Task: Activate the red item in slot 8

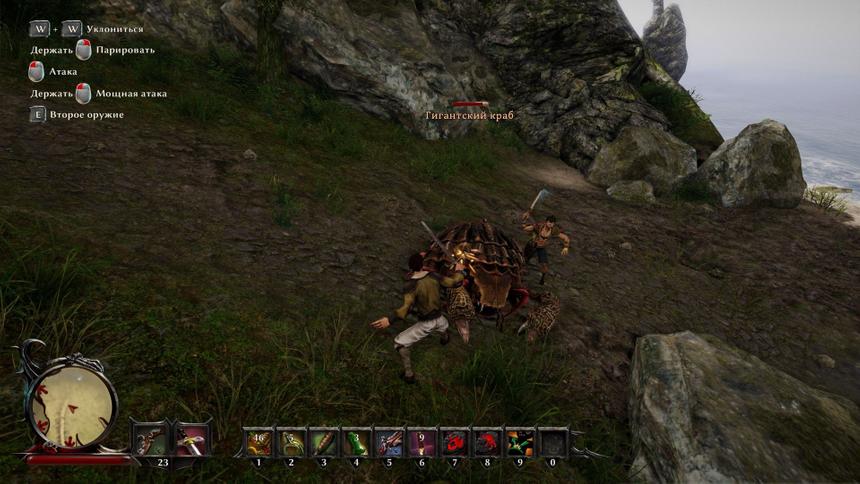Action: point(487,441)
